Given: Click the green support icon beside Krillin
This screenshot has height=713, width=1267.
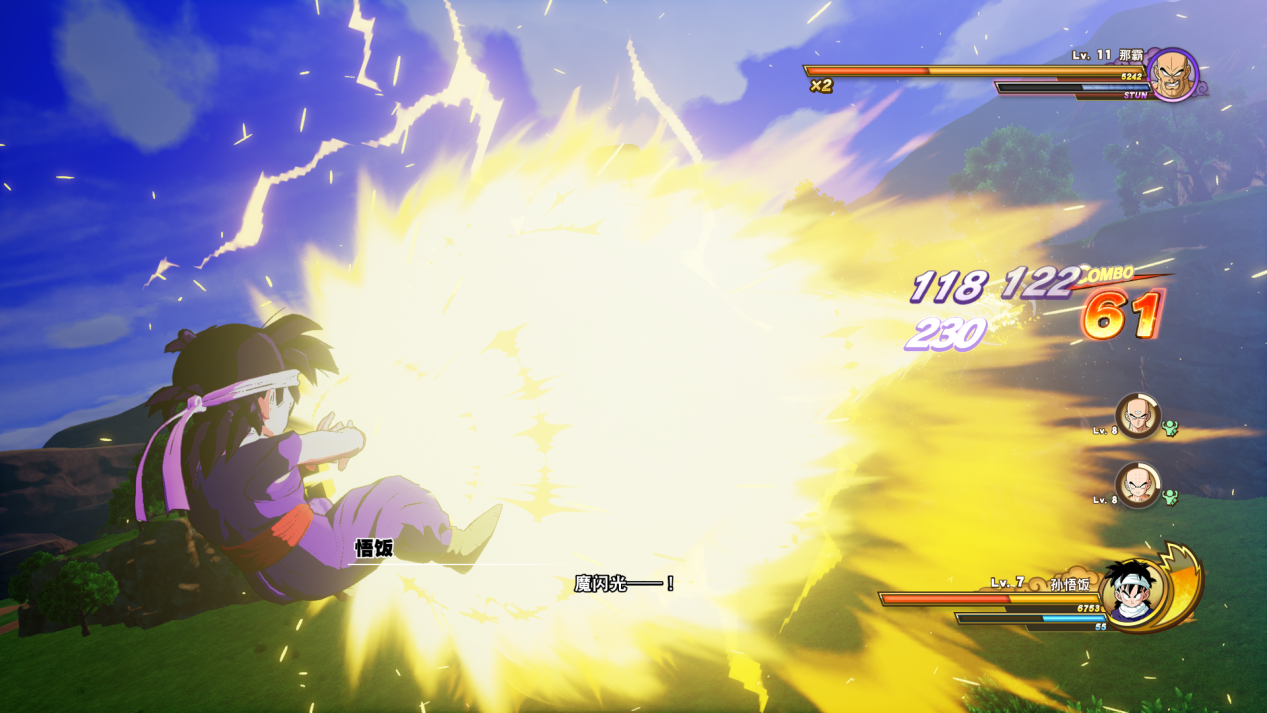Looking at the screenshot, I should click(1170, 497).
